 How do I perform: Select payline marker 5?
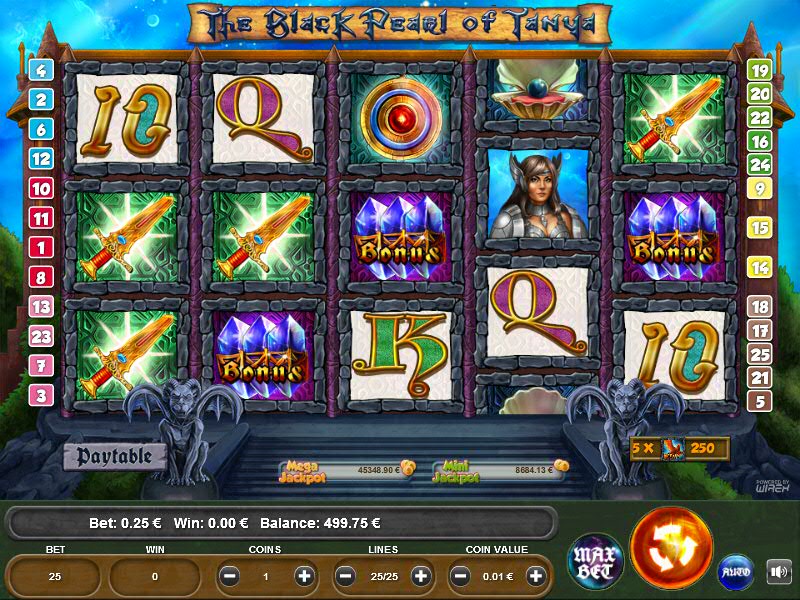(x=760, y=401)
